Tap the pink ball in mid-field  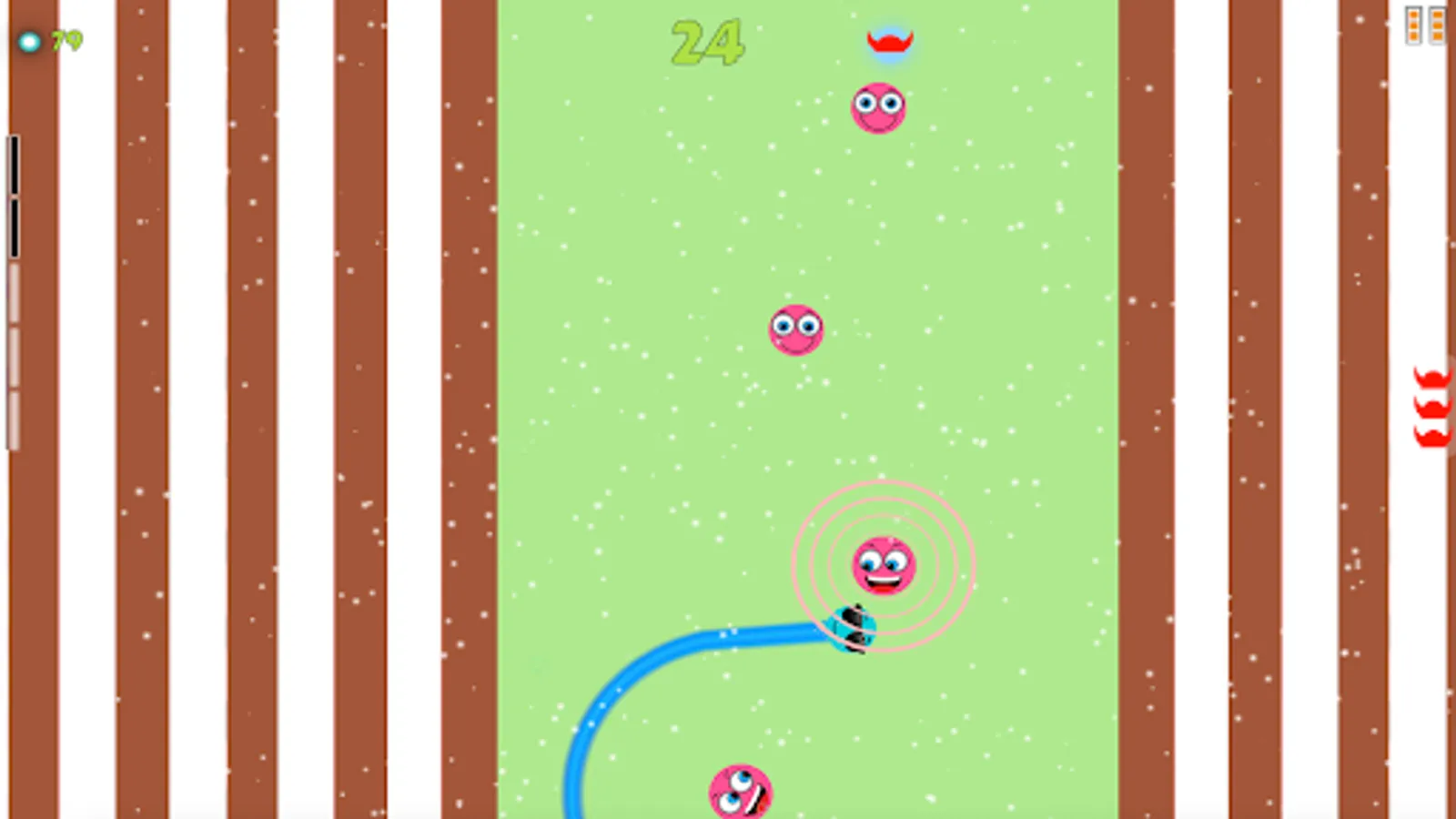click(796, 329)
